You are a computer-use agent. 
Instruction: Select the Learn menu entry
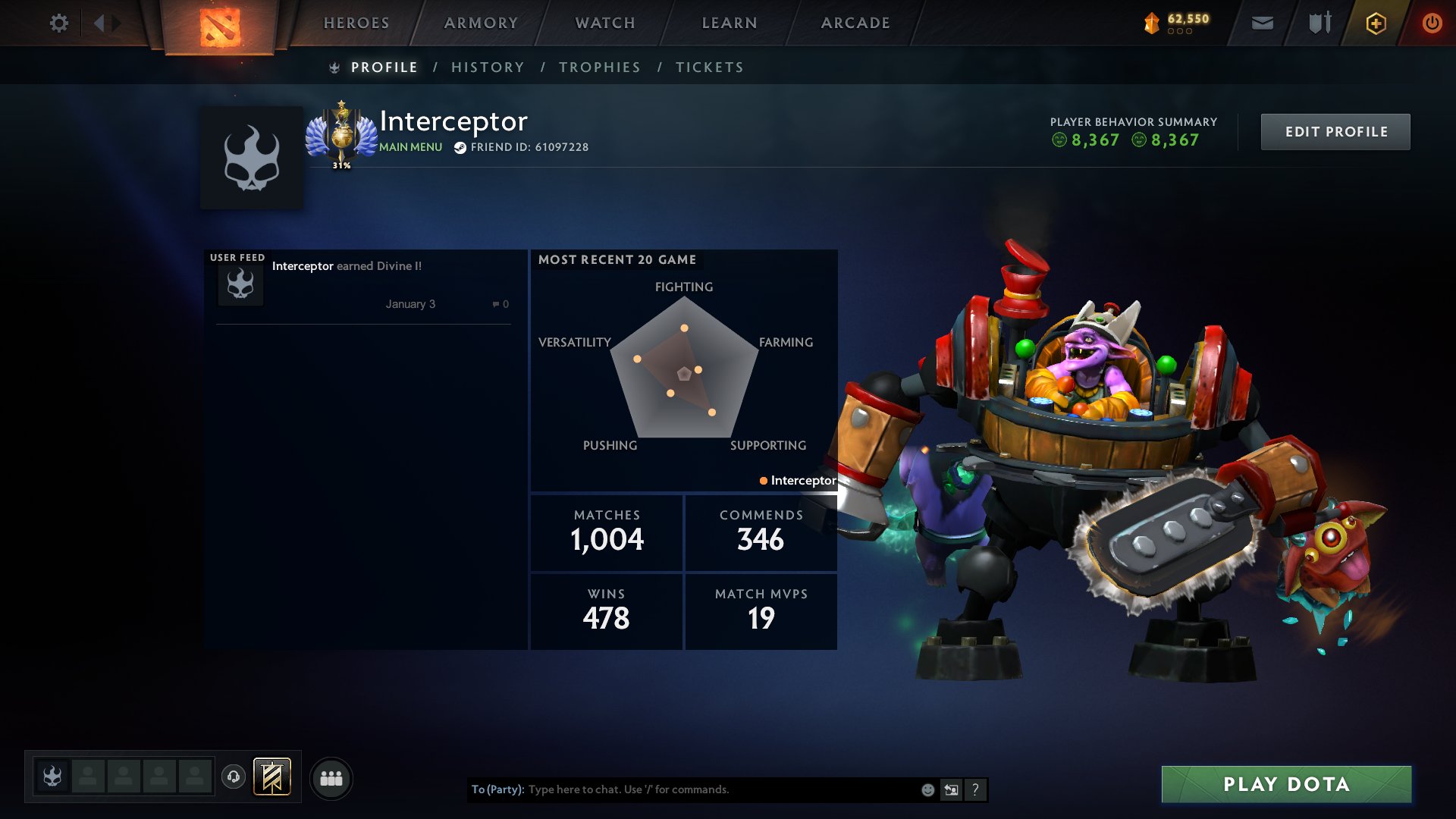[x=730, y=23]
